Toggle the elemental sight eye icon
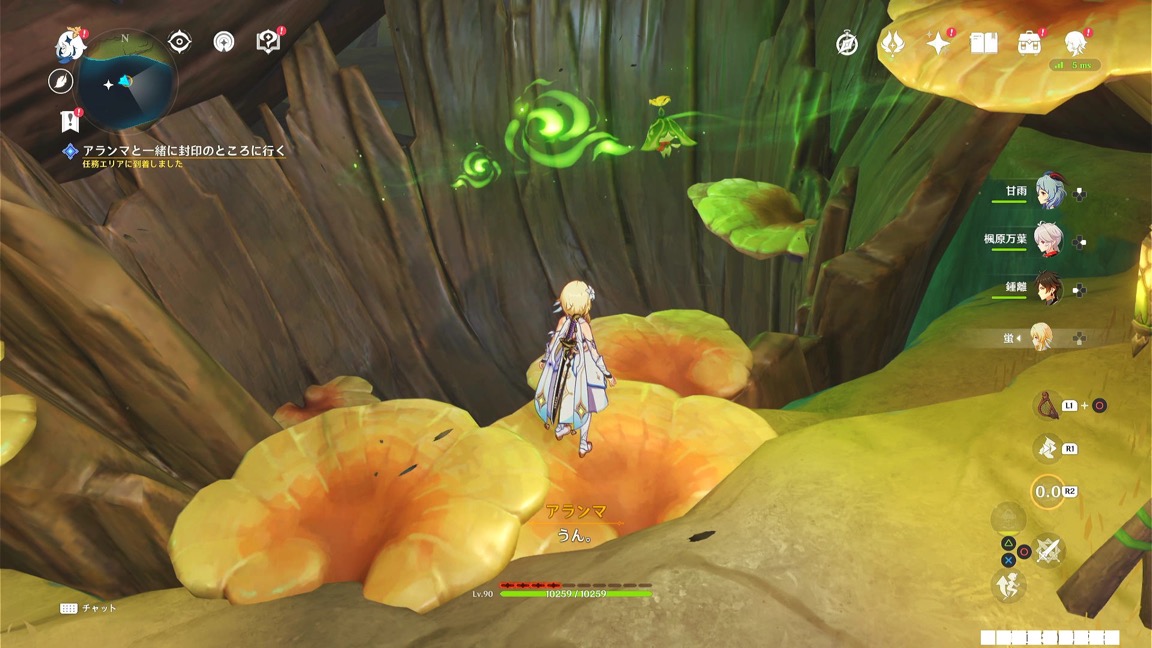The height and width of the screenshot is (648, 1152). click(180, 41)
